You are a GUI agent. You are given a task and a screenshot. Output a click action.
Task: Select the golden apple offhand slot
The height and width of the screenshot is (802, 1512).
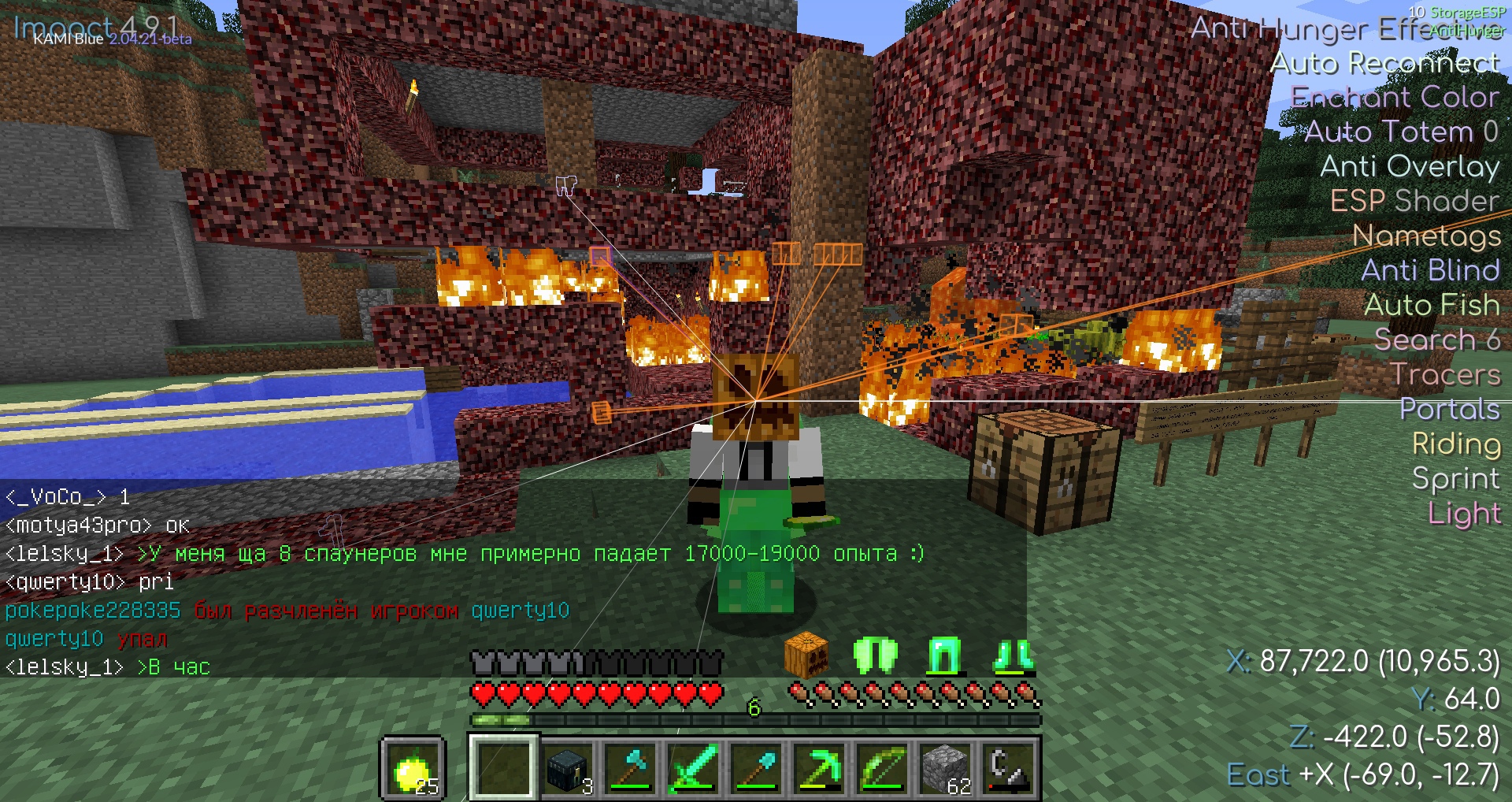coord(413,770)
